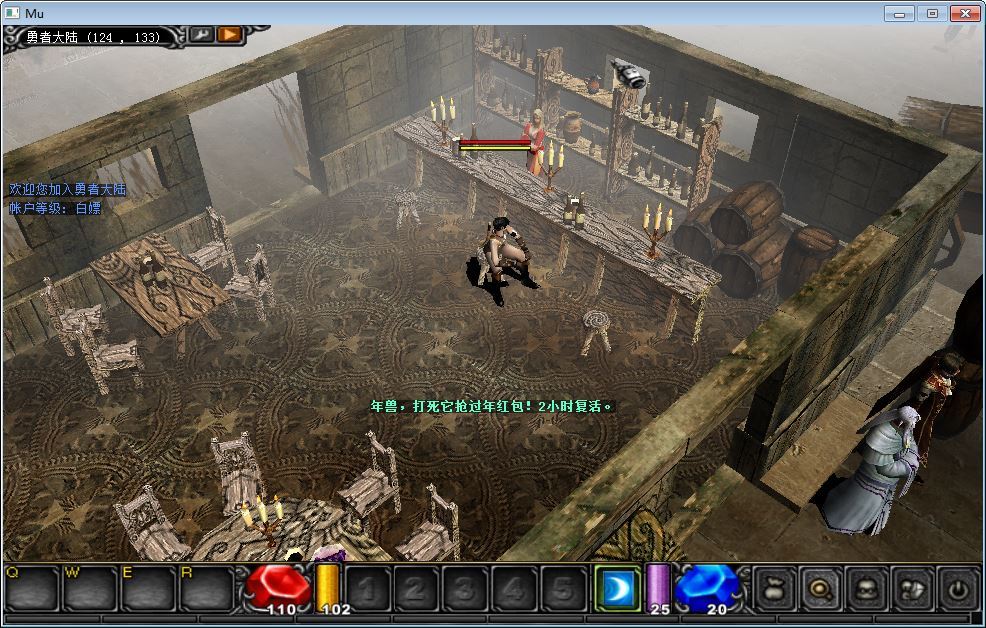986x628 pixels.
Task: Click the R hotkey item slot
Action: [x=206, y=589]
